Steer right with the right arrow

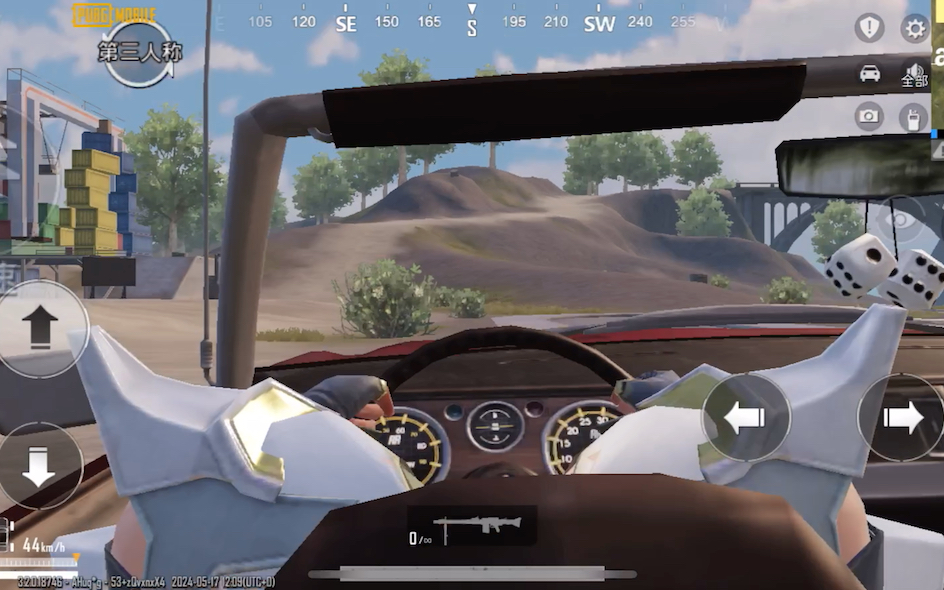tap(902, 417)
